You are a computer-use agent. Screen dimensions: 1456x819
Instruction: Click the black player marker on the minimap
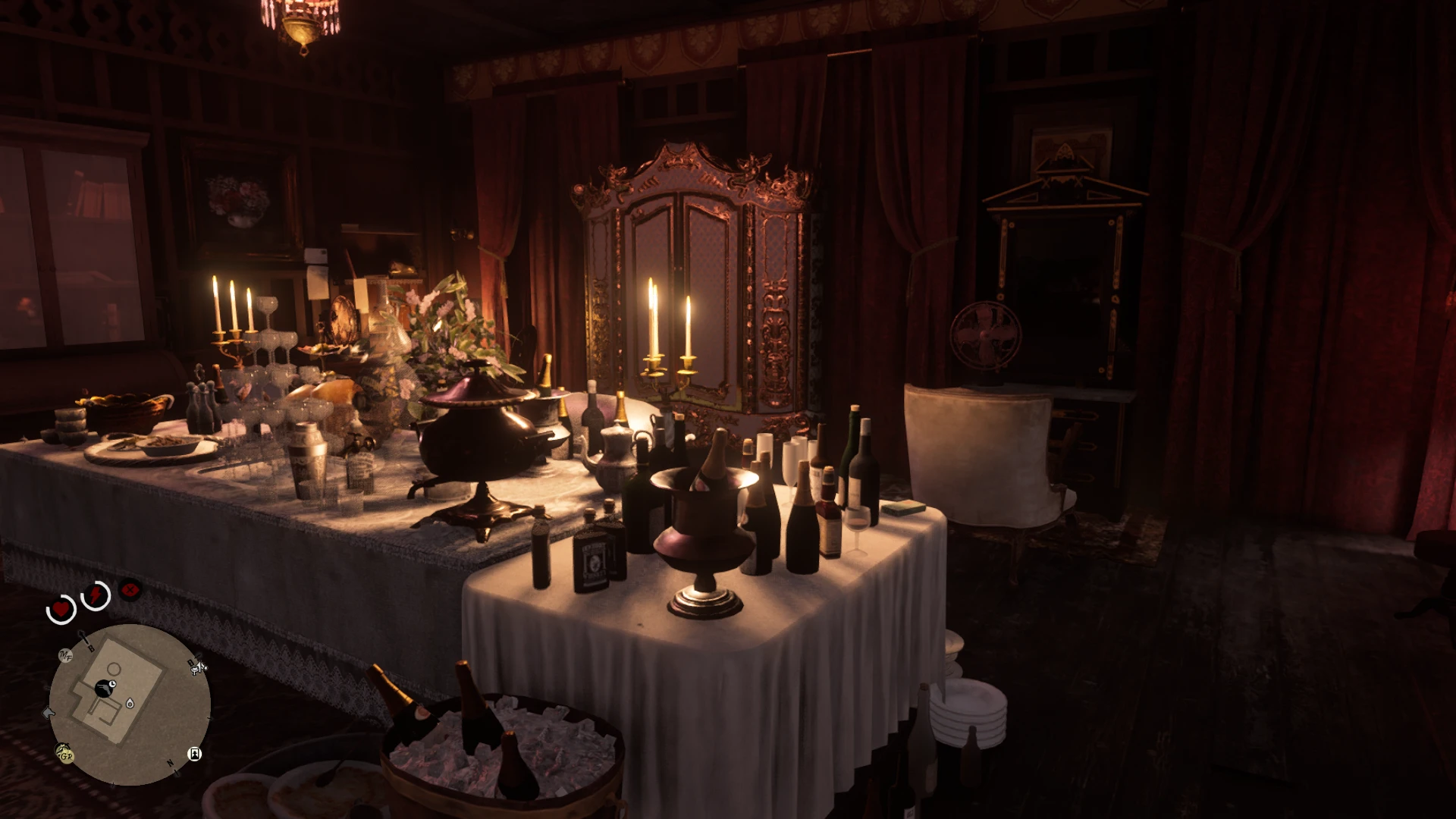pos(105,686)
